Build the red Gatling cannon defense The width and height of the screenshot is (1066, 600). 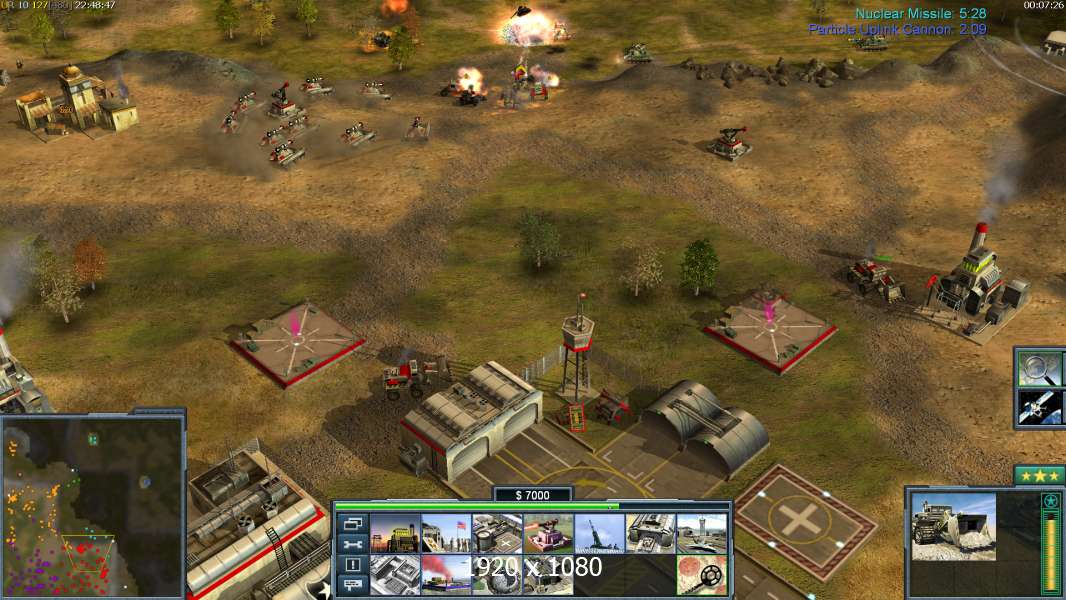coord(548,533)
